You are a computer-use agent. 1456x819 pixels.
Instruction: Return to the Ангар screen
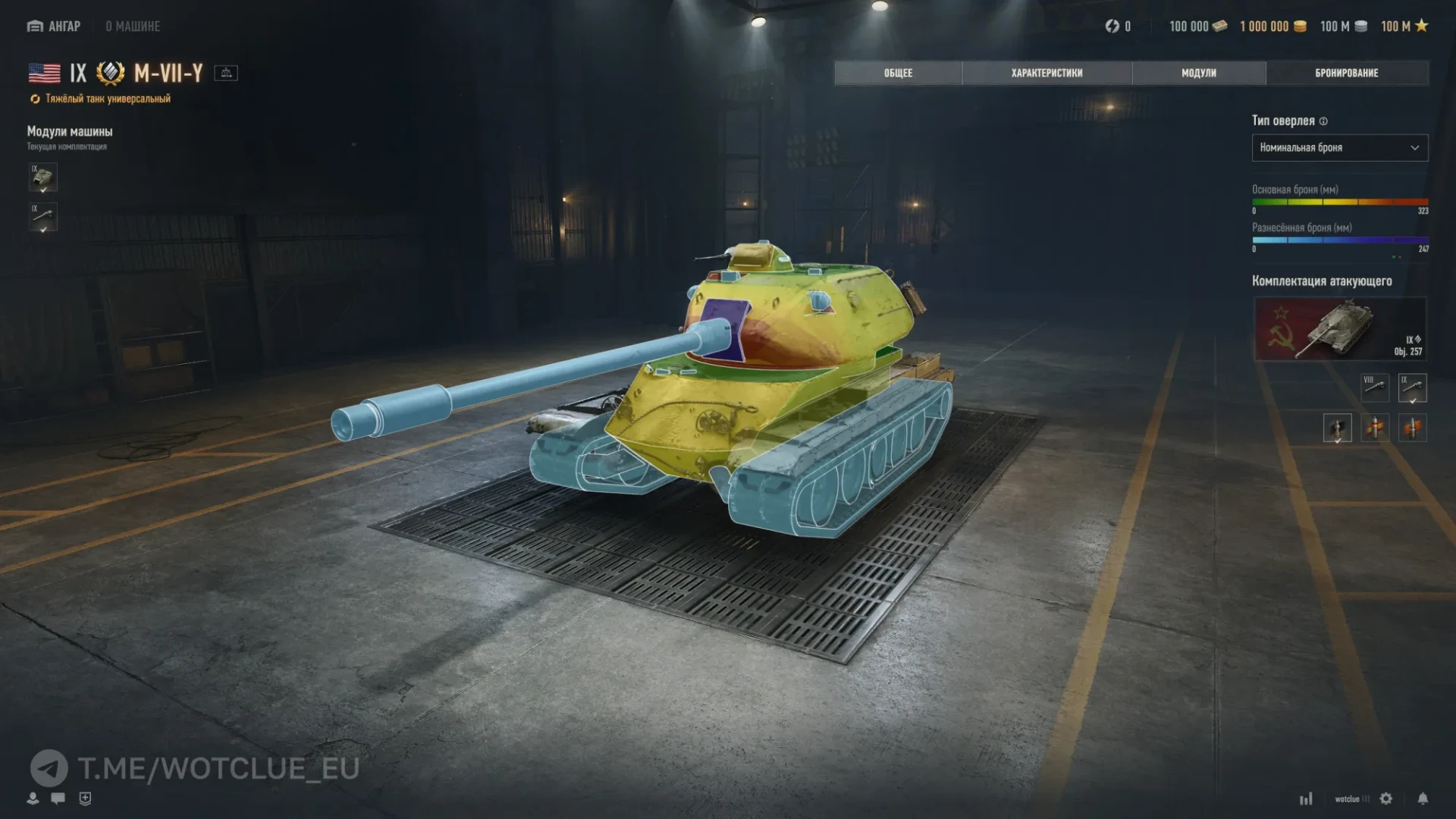pyautogui.click(x=54, y=27)
